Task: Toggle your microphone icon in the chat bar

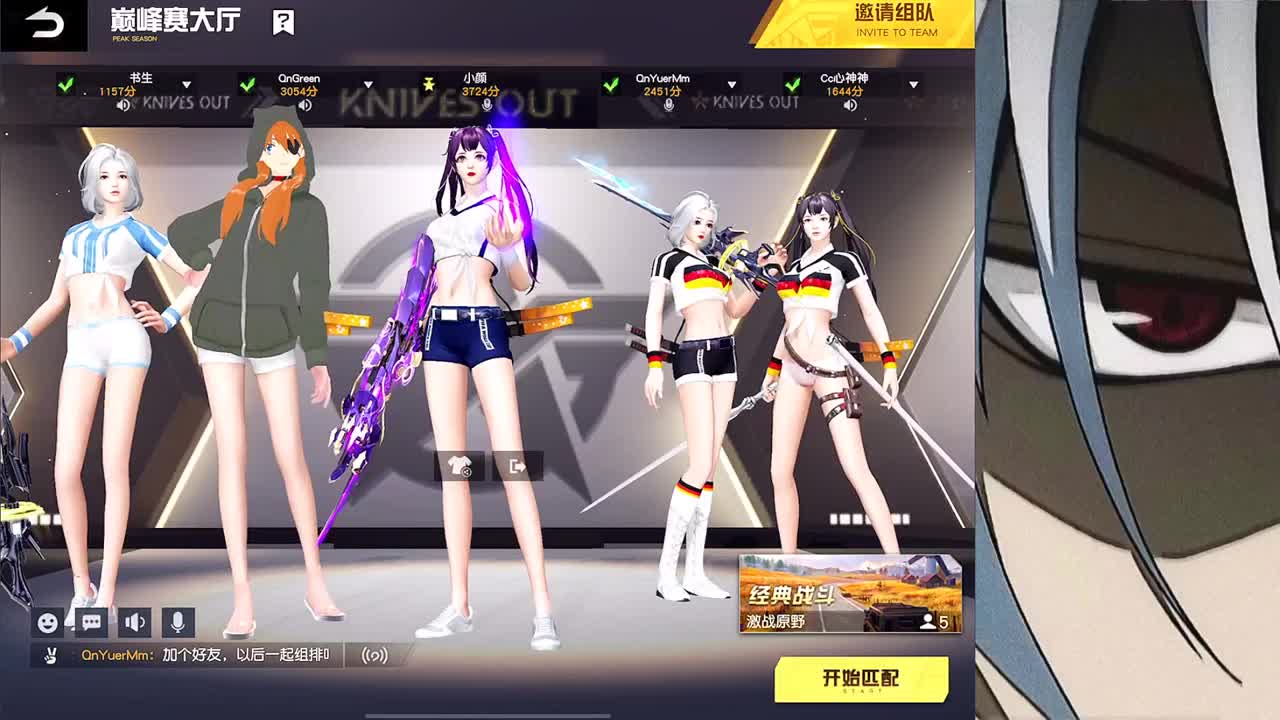Action: click(177, 623)
